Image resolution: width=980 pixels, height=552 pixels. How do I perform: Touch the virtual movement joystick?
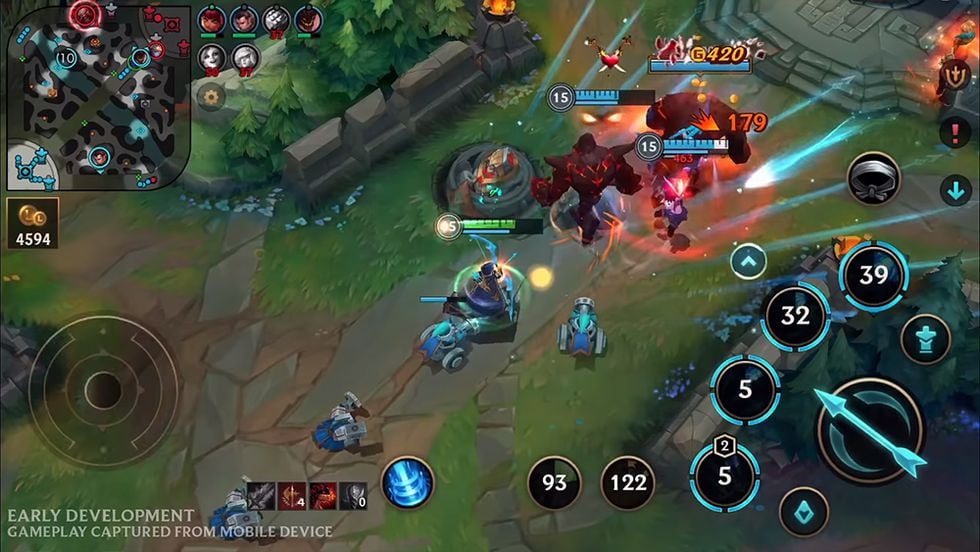103,391
